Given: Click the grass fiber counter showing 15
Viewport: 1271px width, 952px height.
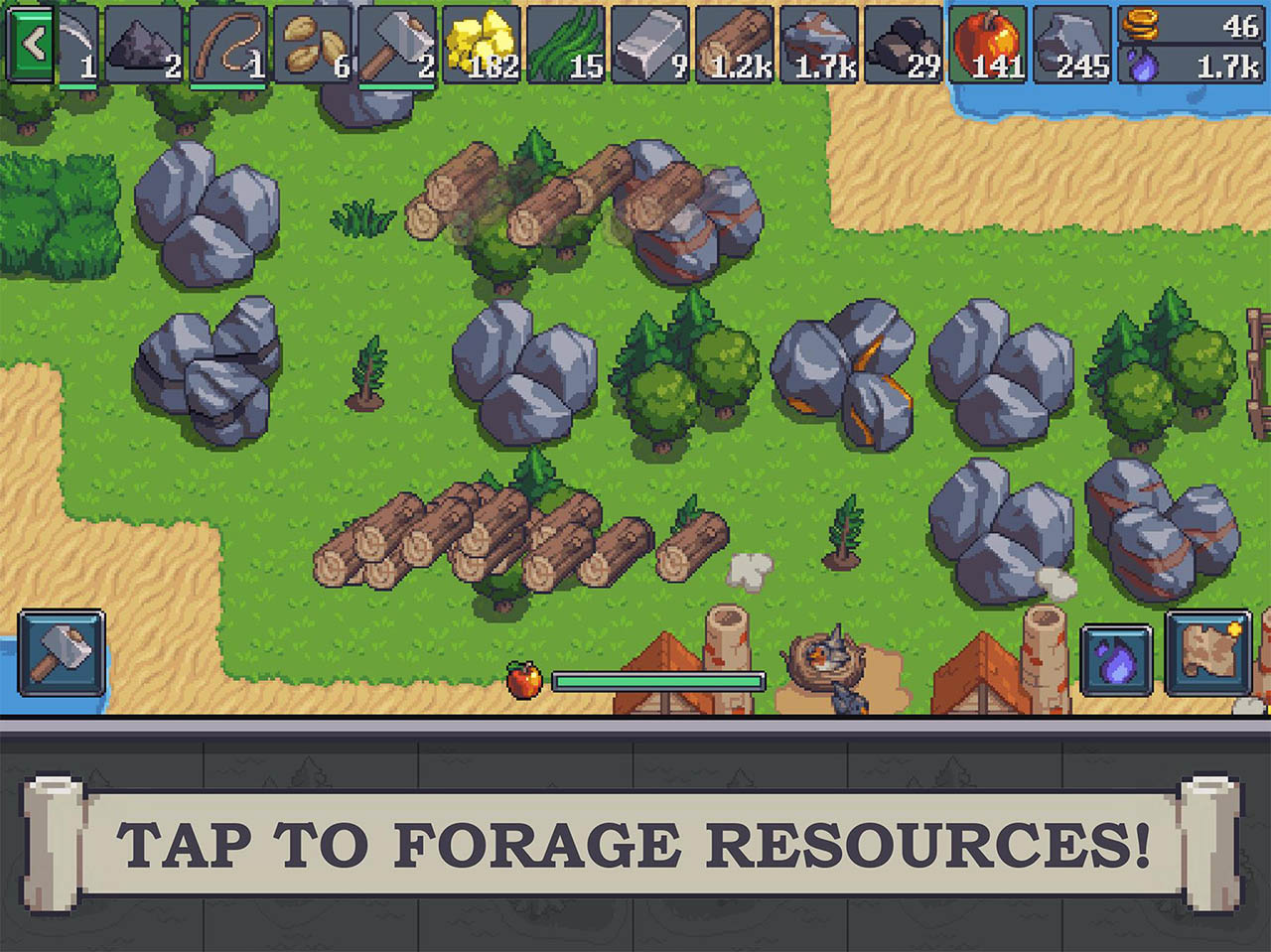Looking at the screenshot, I should [x=563, y=45].
